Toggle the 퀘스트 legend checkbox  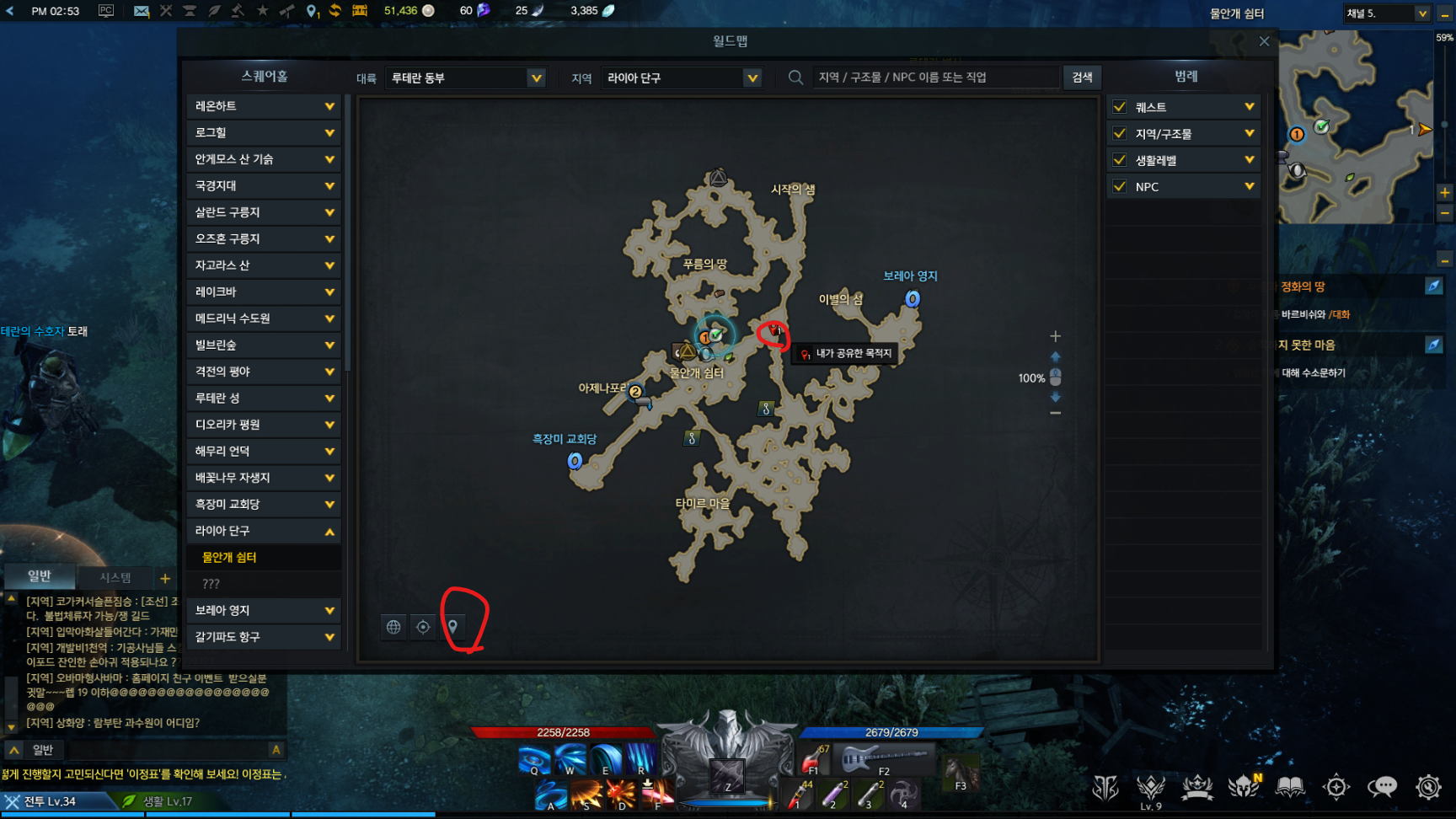point(1120,107)
